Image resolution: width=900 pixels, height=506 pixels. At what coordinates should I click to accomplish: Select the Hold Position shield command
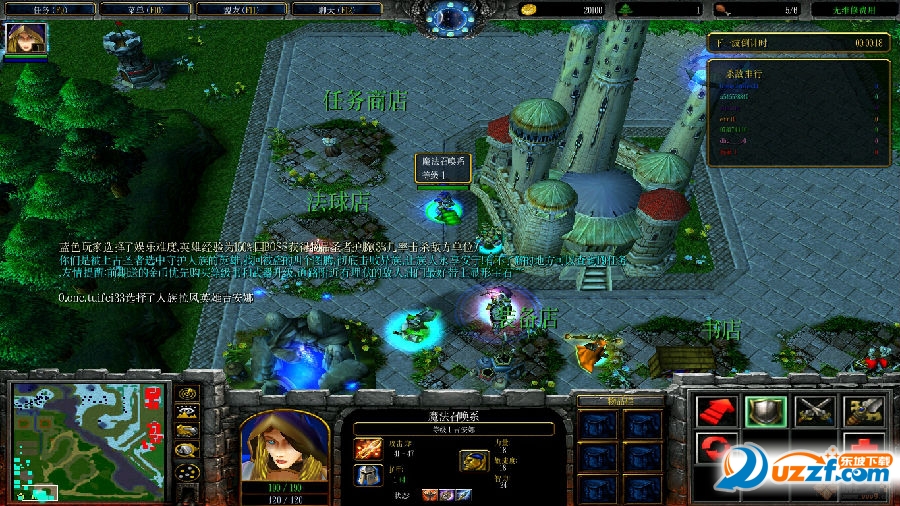click(763, 411)
